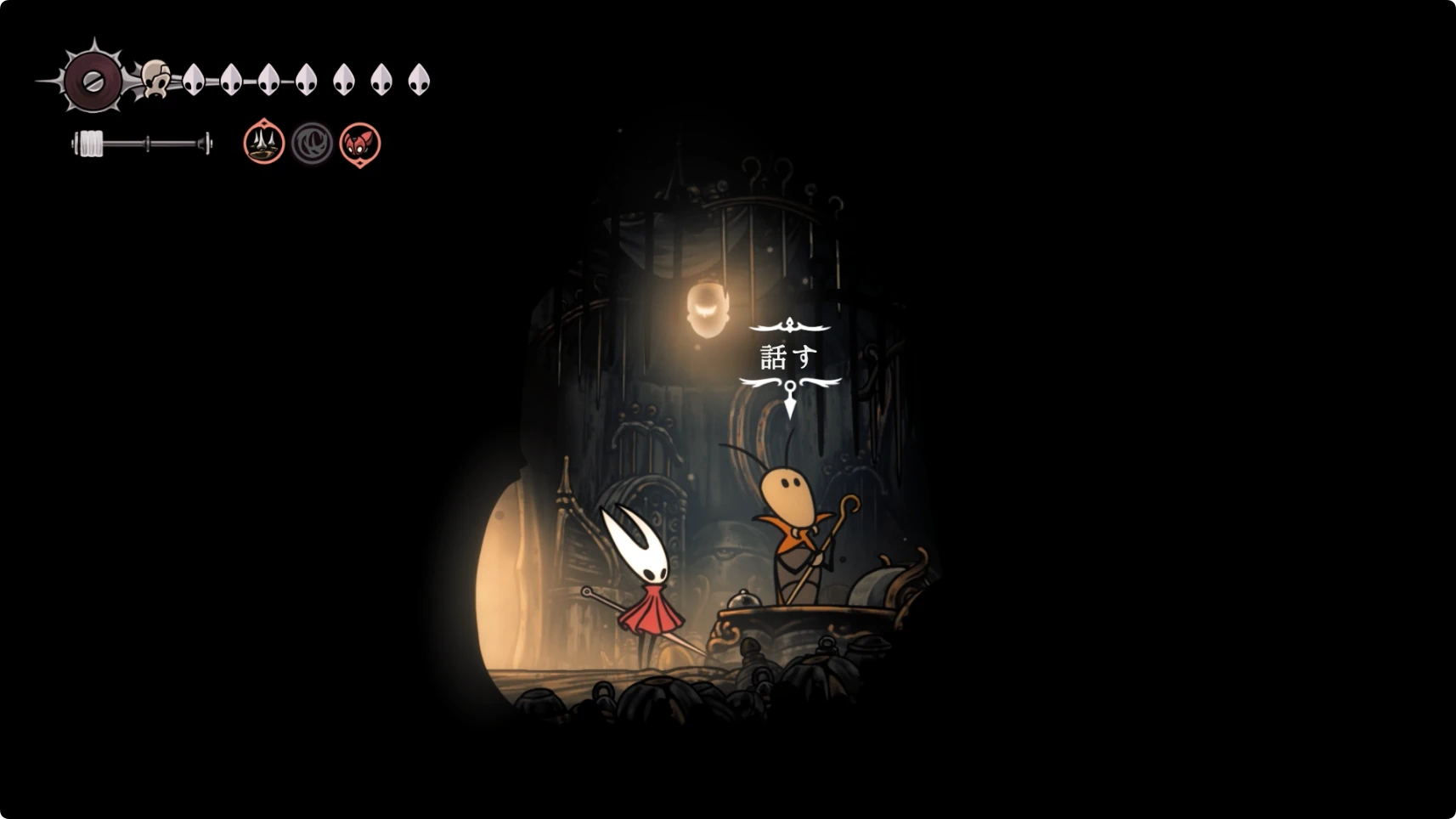Click the 話す talk prompt
Viewport: 1456px width, 819px height.
(x=789, y=357)
